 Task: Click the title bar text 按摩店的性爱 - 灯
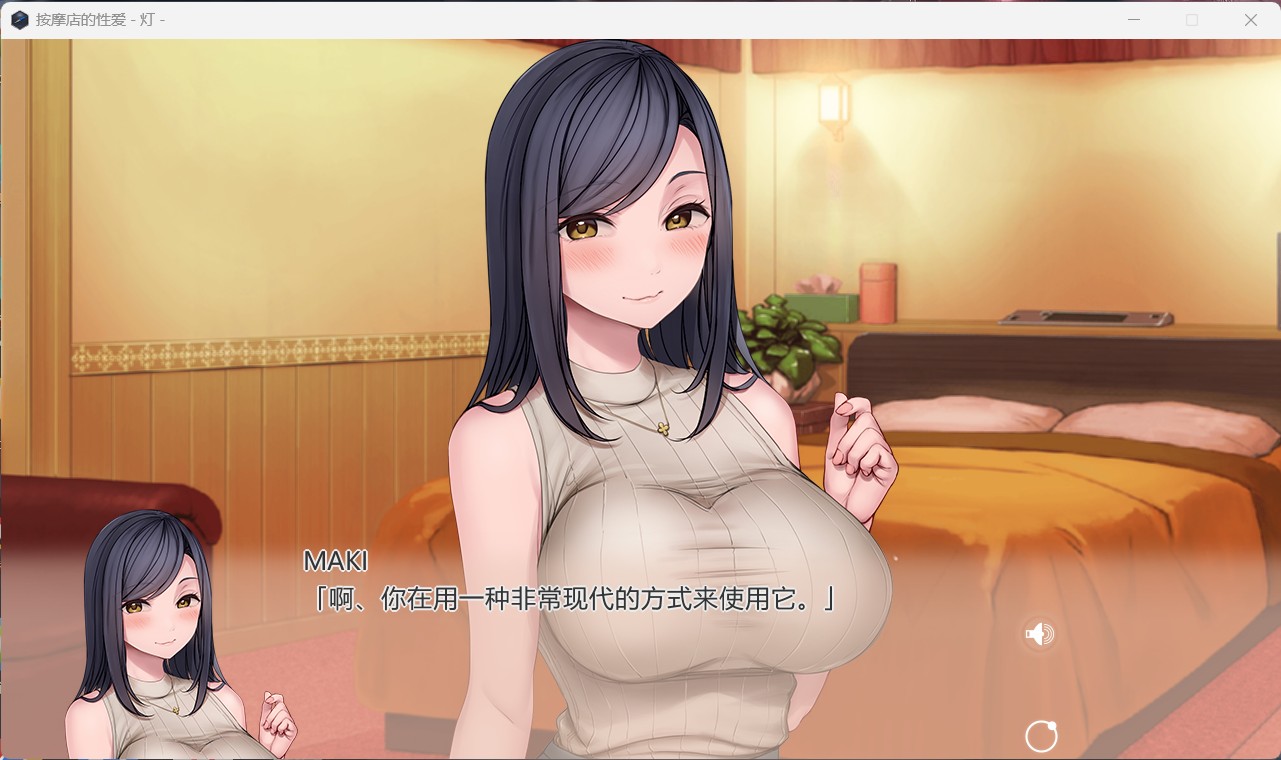tap(100, 20)
